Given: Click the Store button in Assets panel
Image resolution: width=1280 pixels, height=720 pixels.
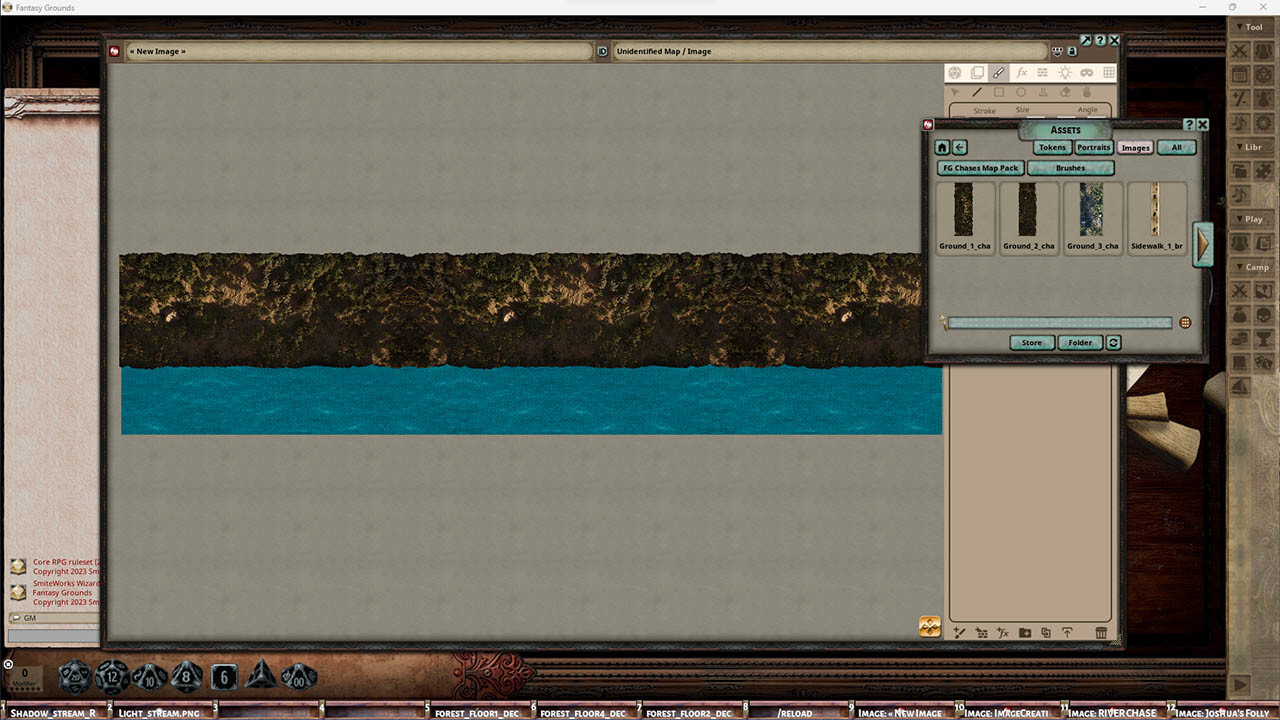Looking at the screenshot, I should [1031, 342].
